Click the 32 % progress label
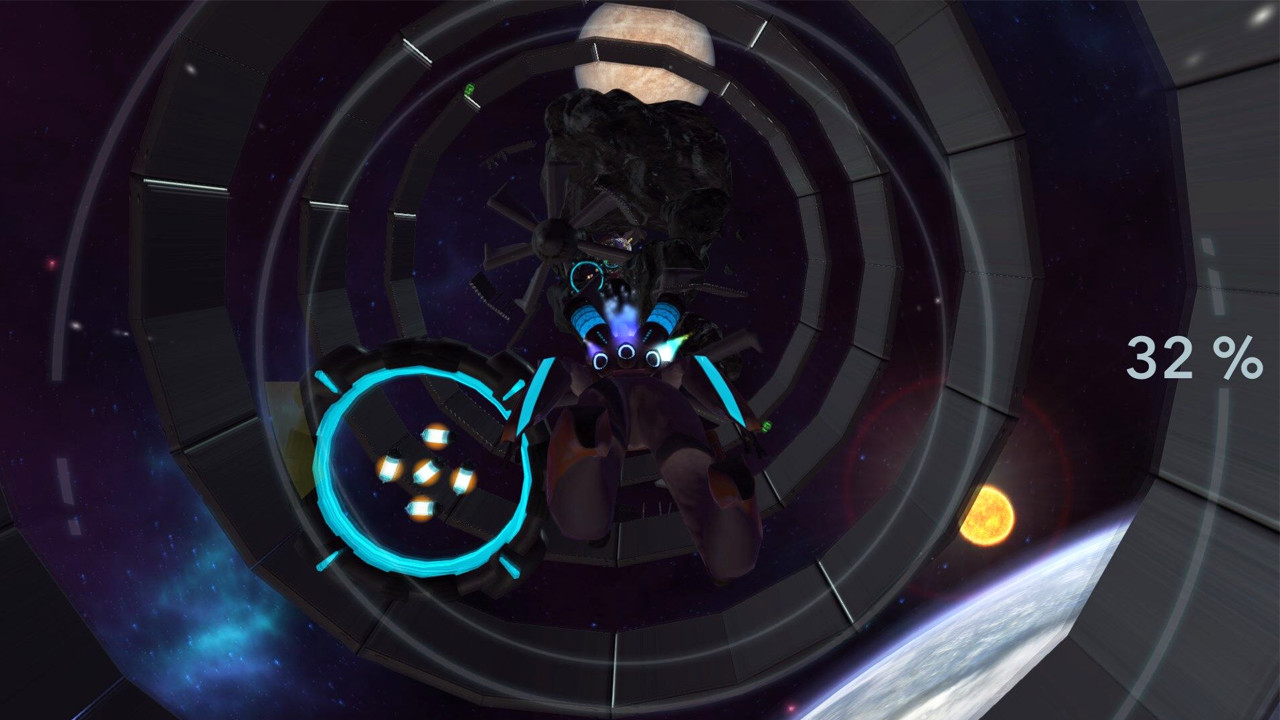 pos(1197,356)
